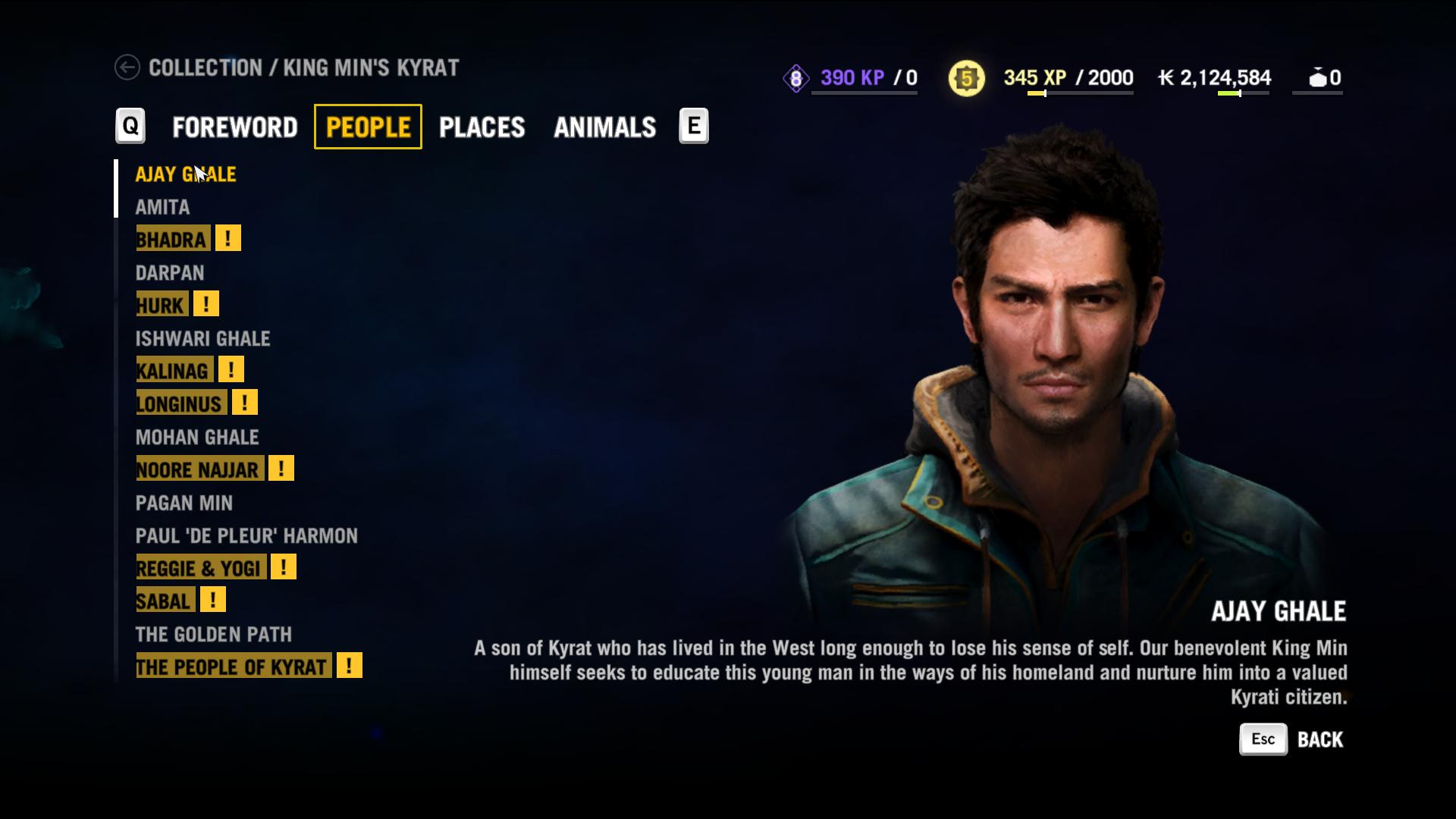The height and width of the screenshot is (819, 1456).
Task: Open the Places tab
Action: 482,127
